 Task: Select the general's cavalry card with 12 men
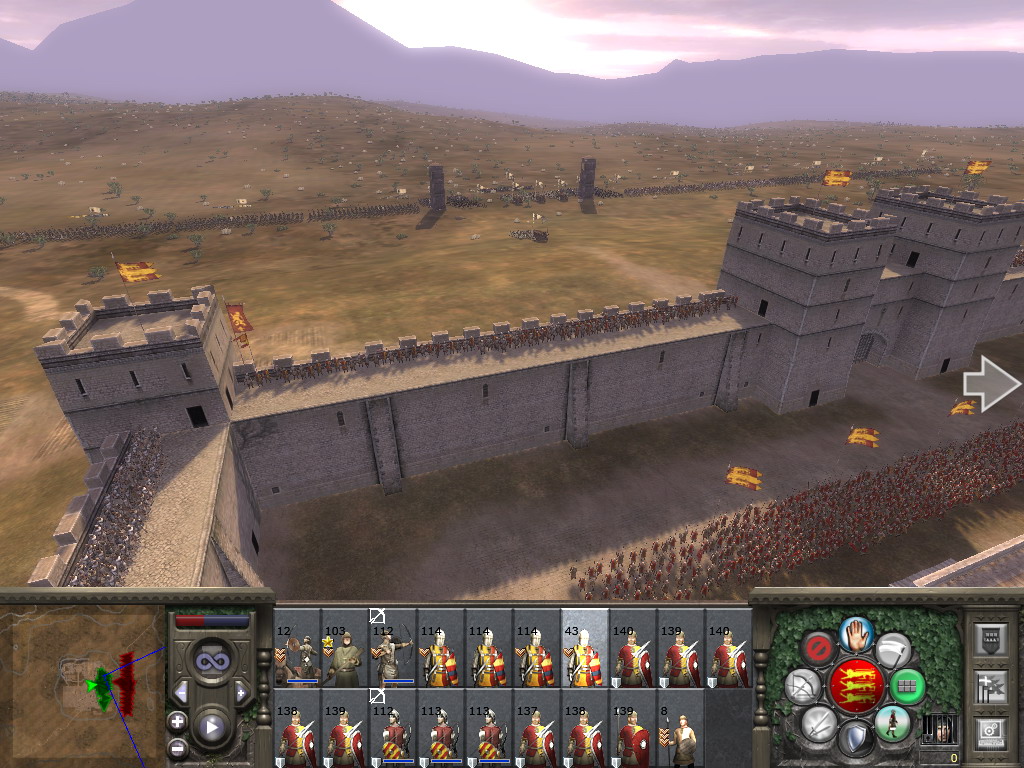[x=297, y=648]
